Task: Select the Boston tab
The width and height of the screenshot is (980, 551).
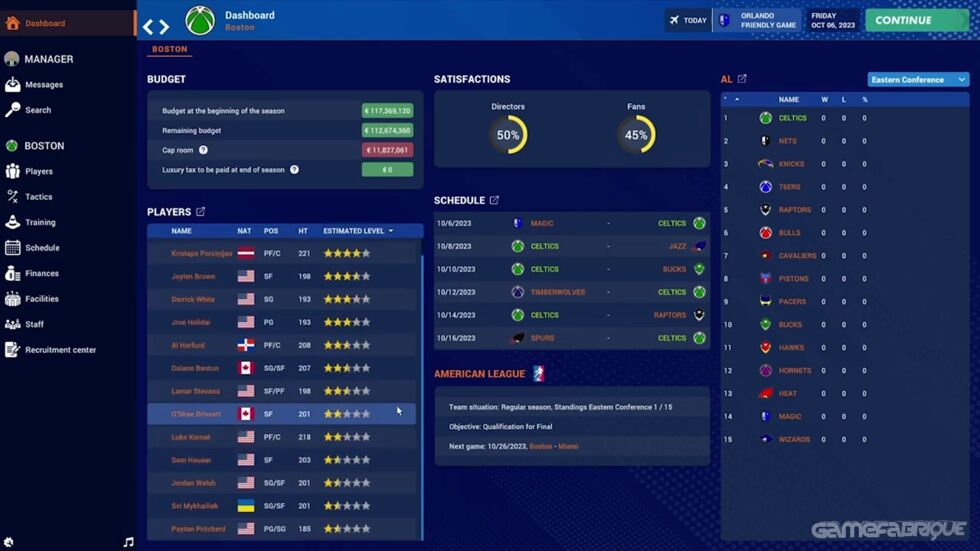Action: point(170,49)
